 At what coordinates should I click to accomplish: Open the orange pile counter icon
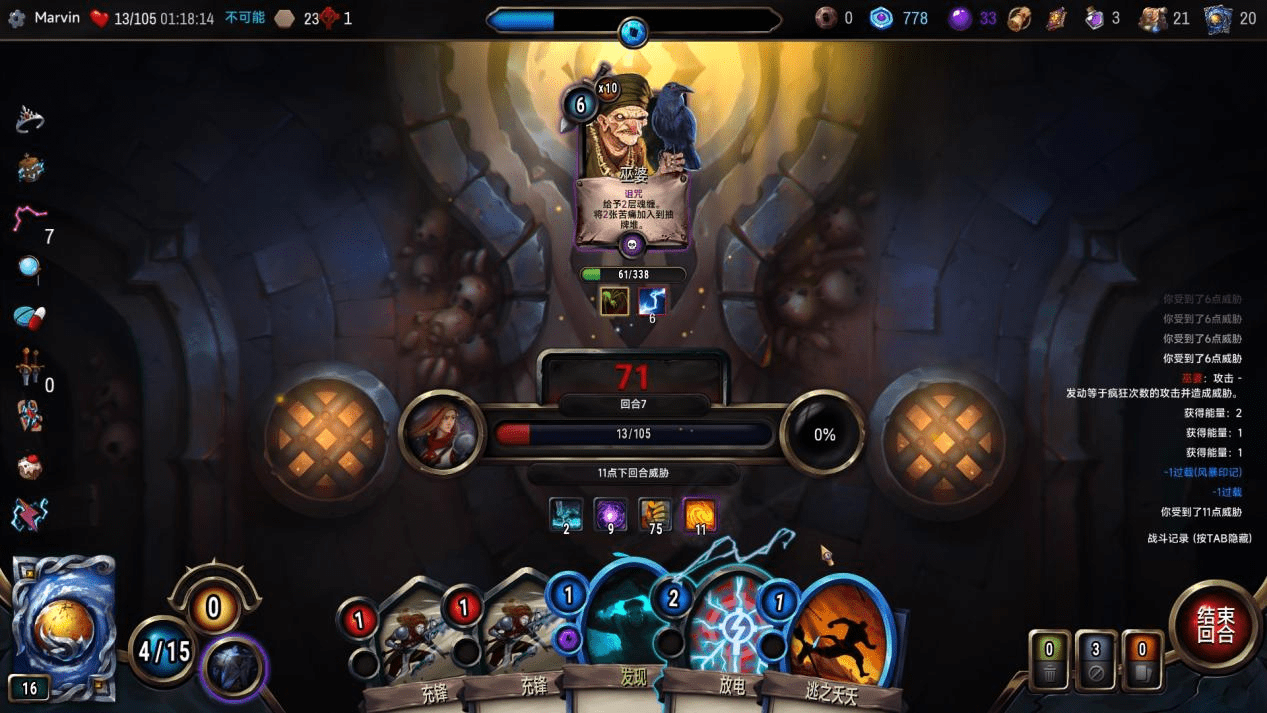pos(1142,660)
